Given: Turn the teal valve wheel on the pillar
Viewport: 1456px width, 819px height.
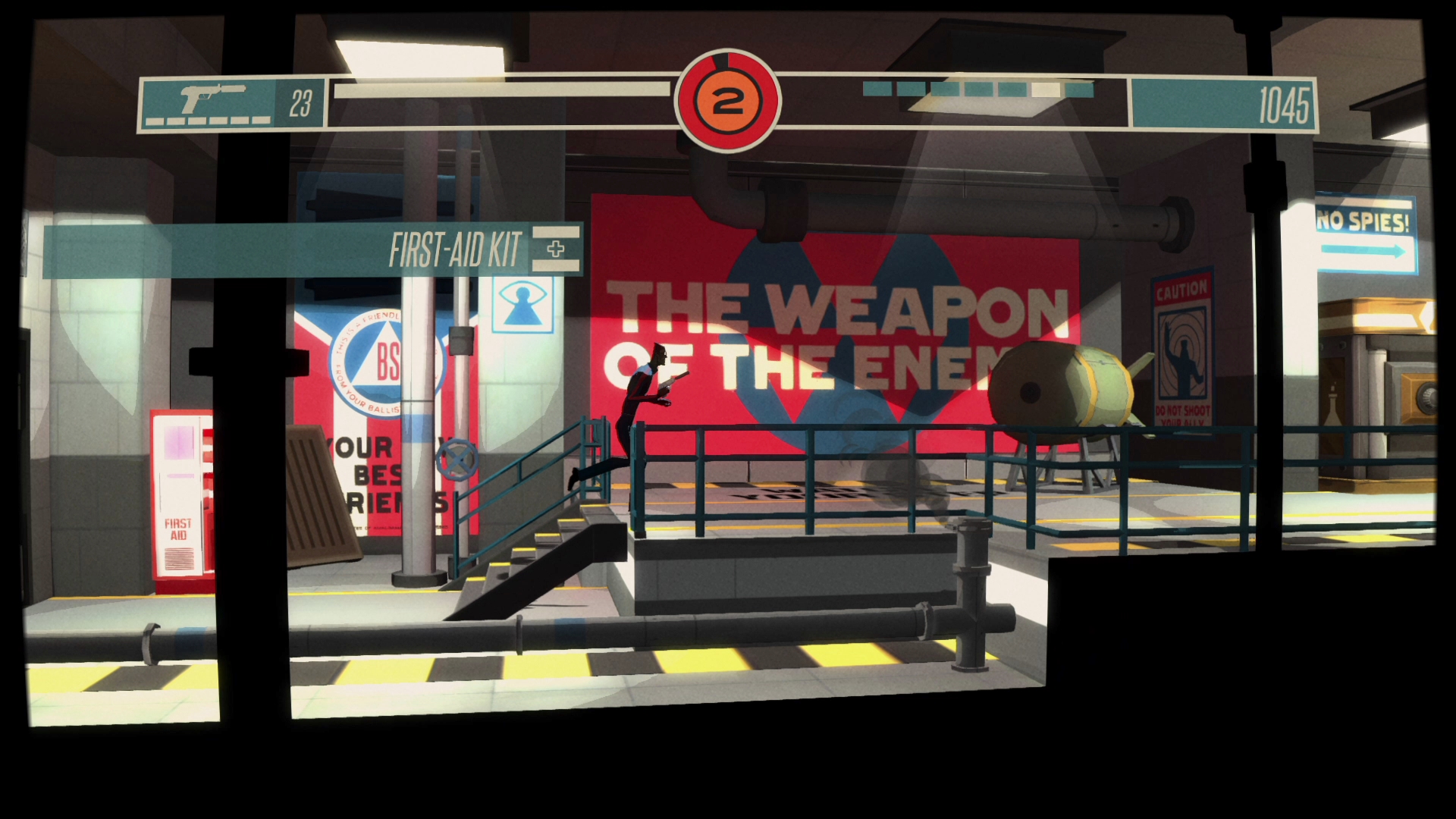Looking at the screenshot, I should point(458,459).
